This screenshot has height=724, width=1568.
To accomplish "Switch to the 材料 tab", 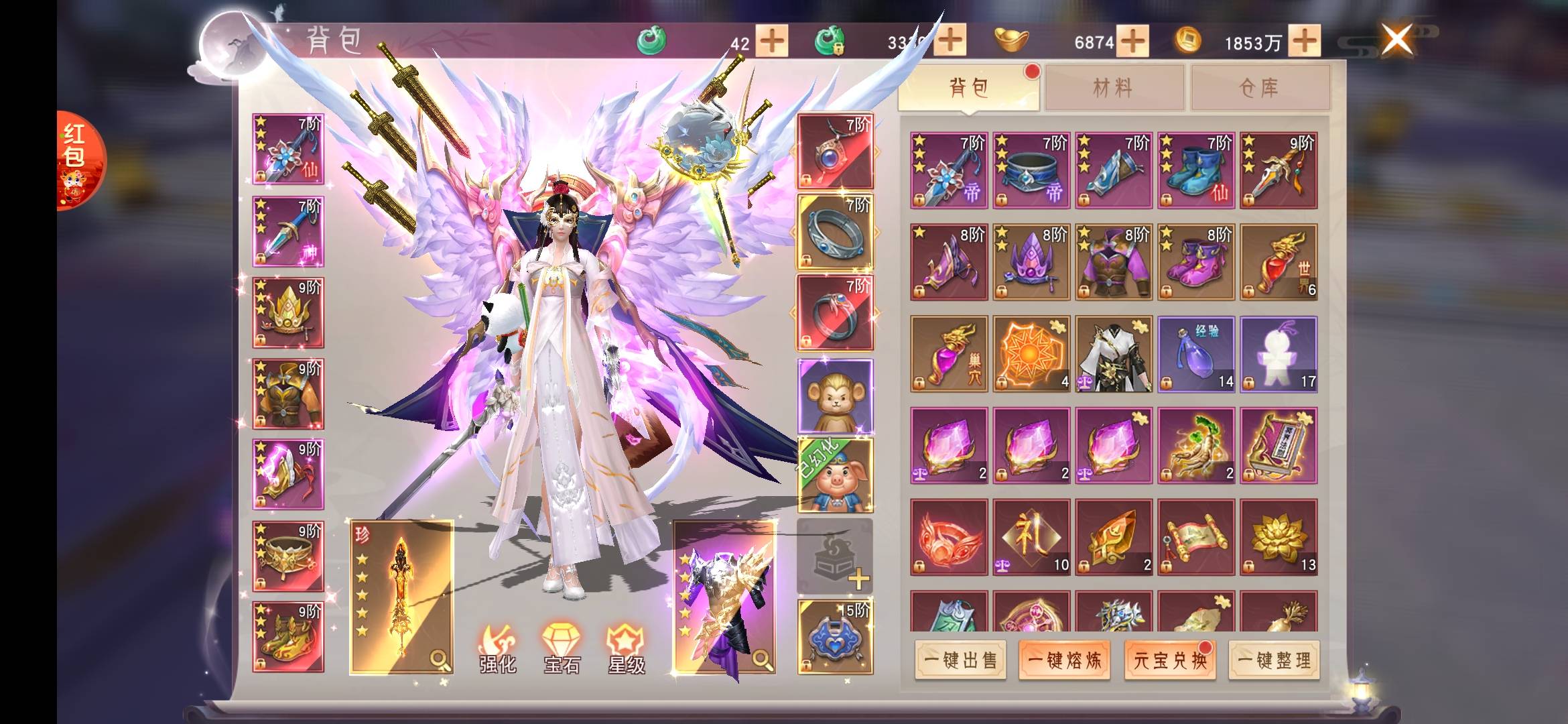I will [x=1113, y=88].
